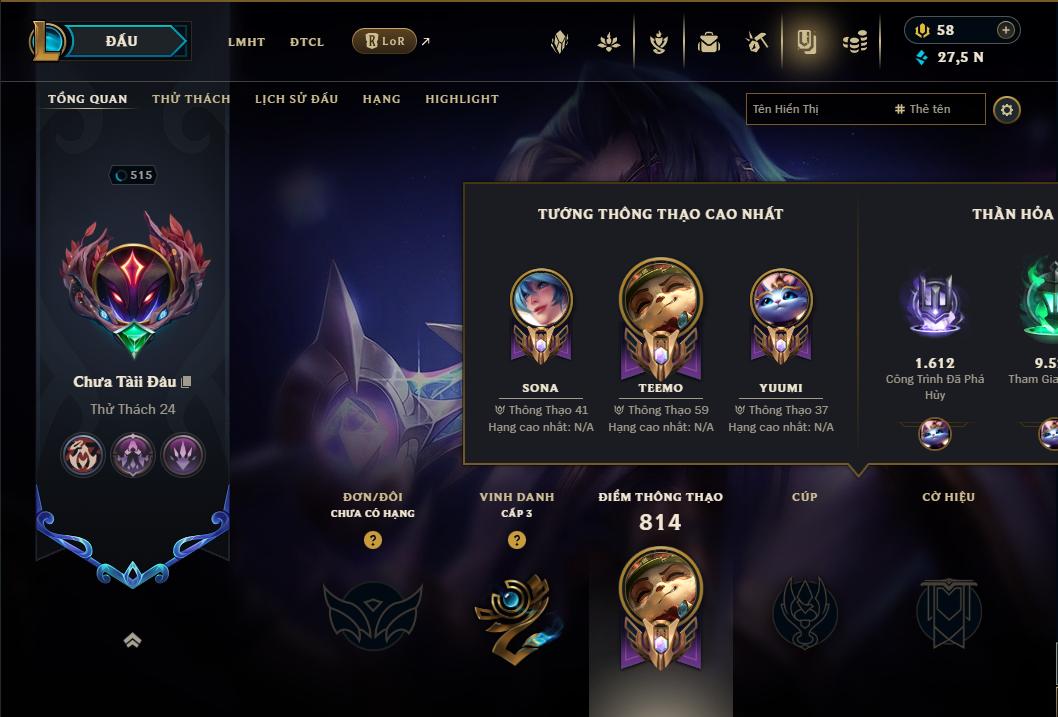Open the coin stack store icon
This screenshot has width=1058, height=717.
[x=855, y=42]
